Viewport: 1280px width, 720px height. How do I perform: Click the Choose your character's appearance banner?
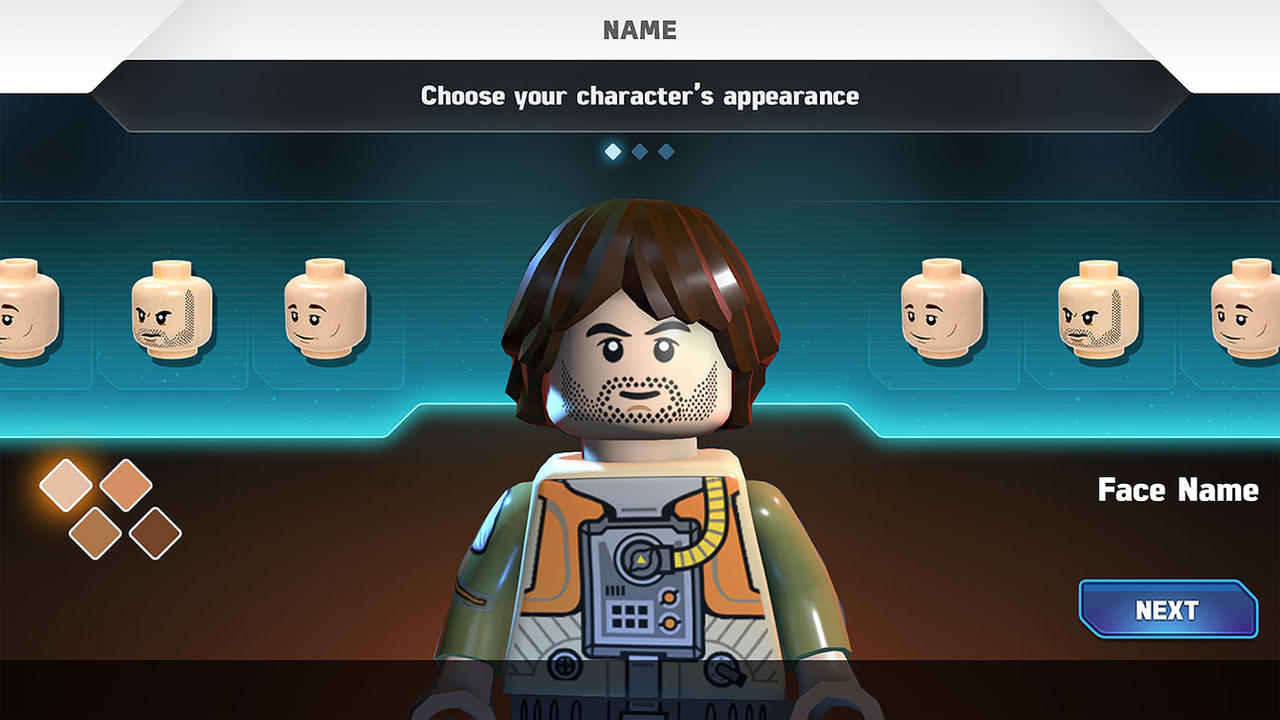[x=640, y=96]
